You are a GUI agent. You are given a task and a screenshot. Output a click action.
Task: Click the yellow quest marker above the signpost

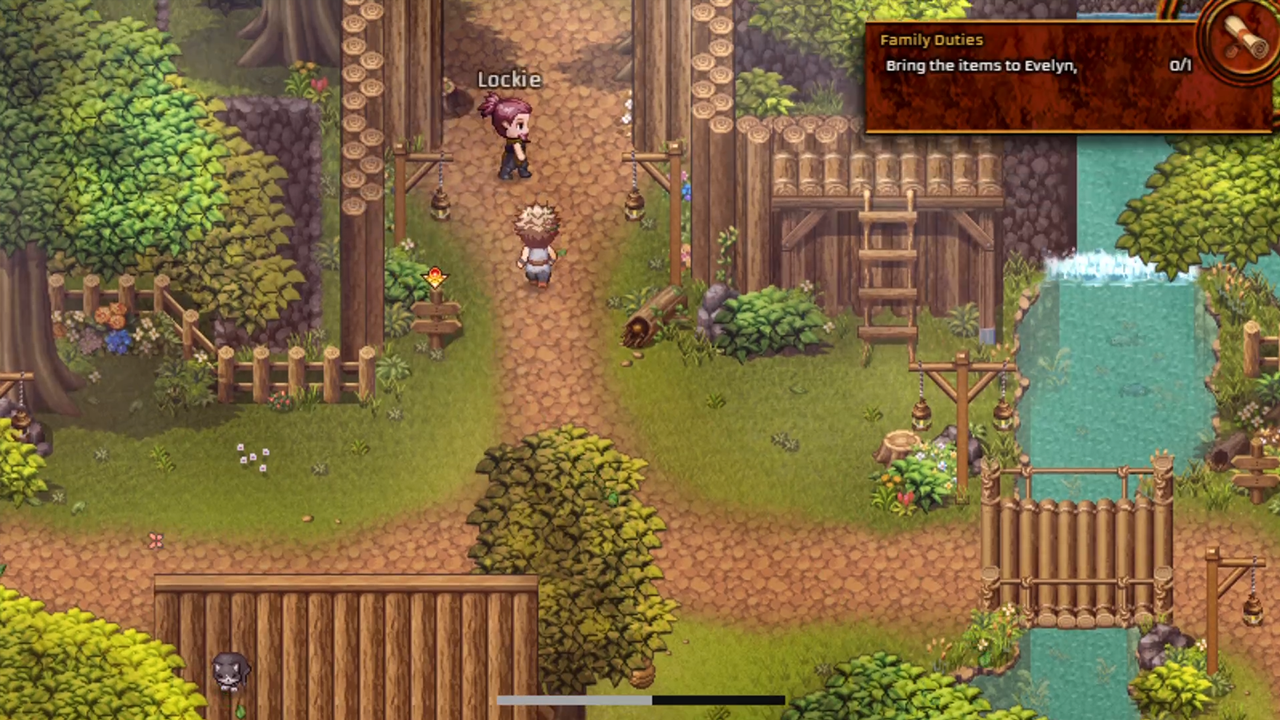pyautogui.click(x=435, y=278)
